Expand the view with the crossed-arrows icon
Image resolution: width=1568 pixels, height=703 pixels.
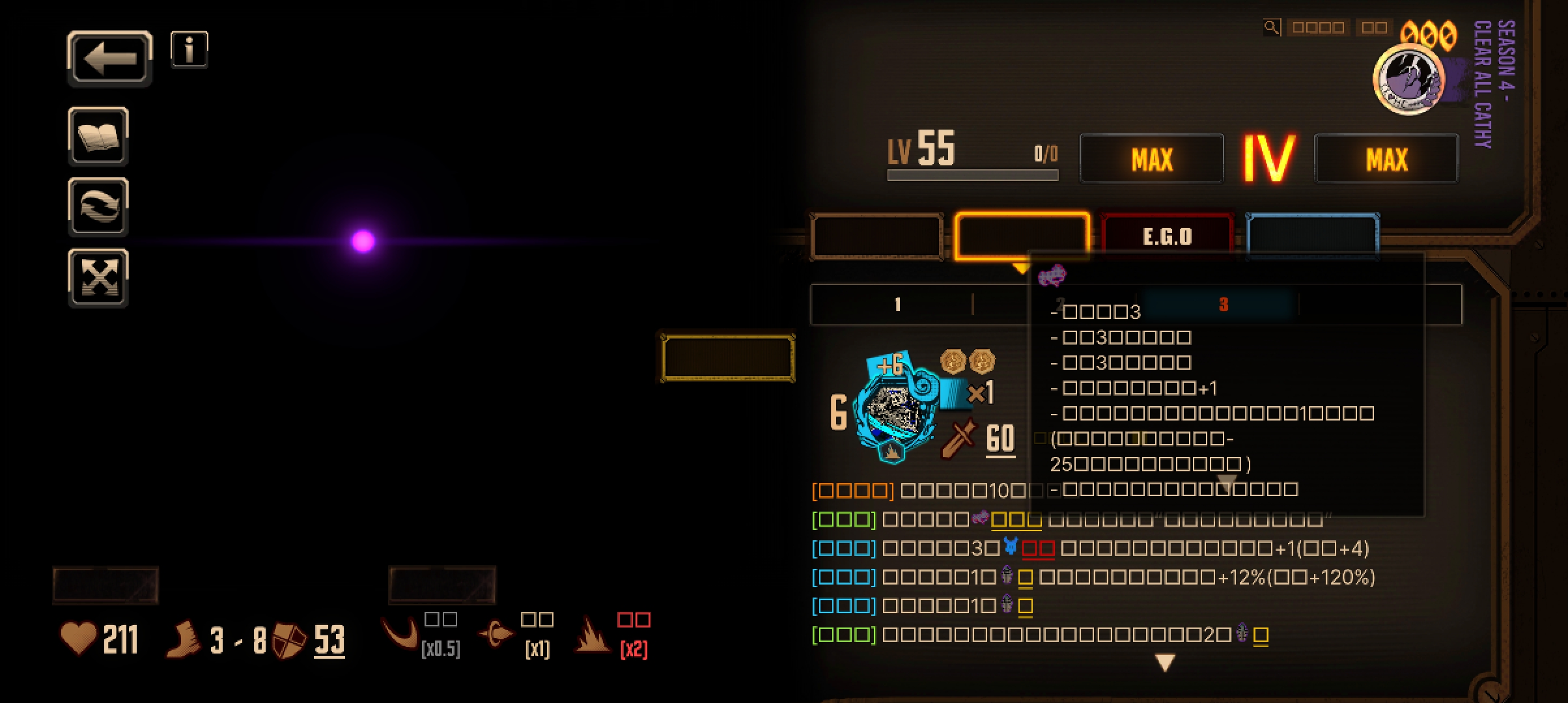(x=98, y=278)
